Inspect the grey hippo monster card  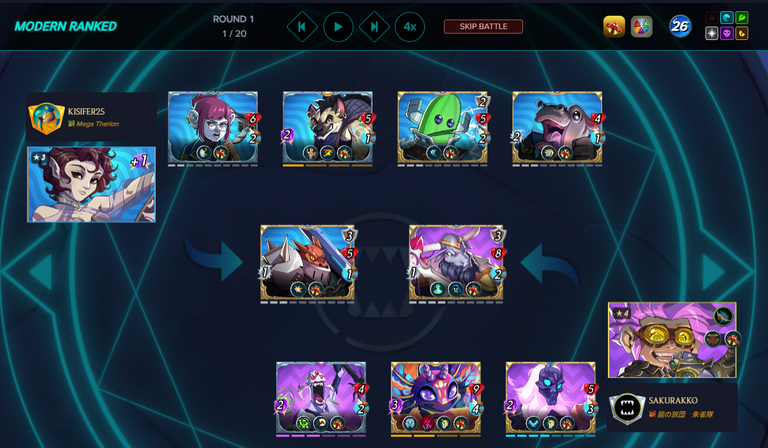point(557,127)
